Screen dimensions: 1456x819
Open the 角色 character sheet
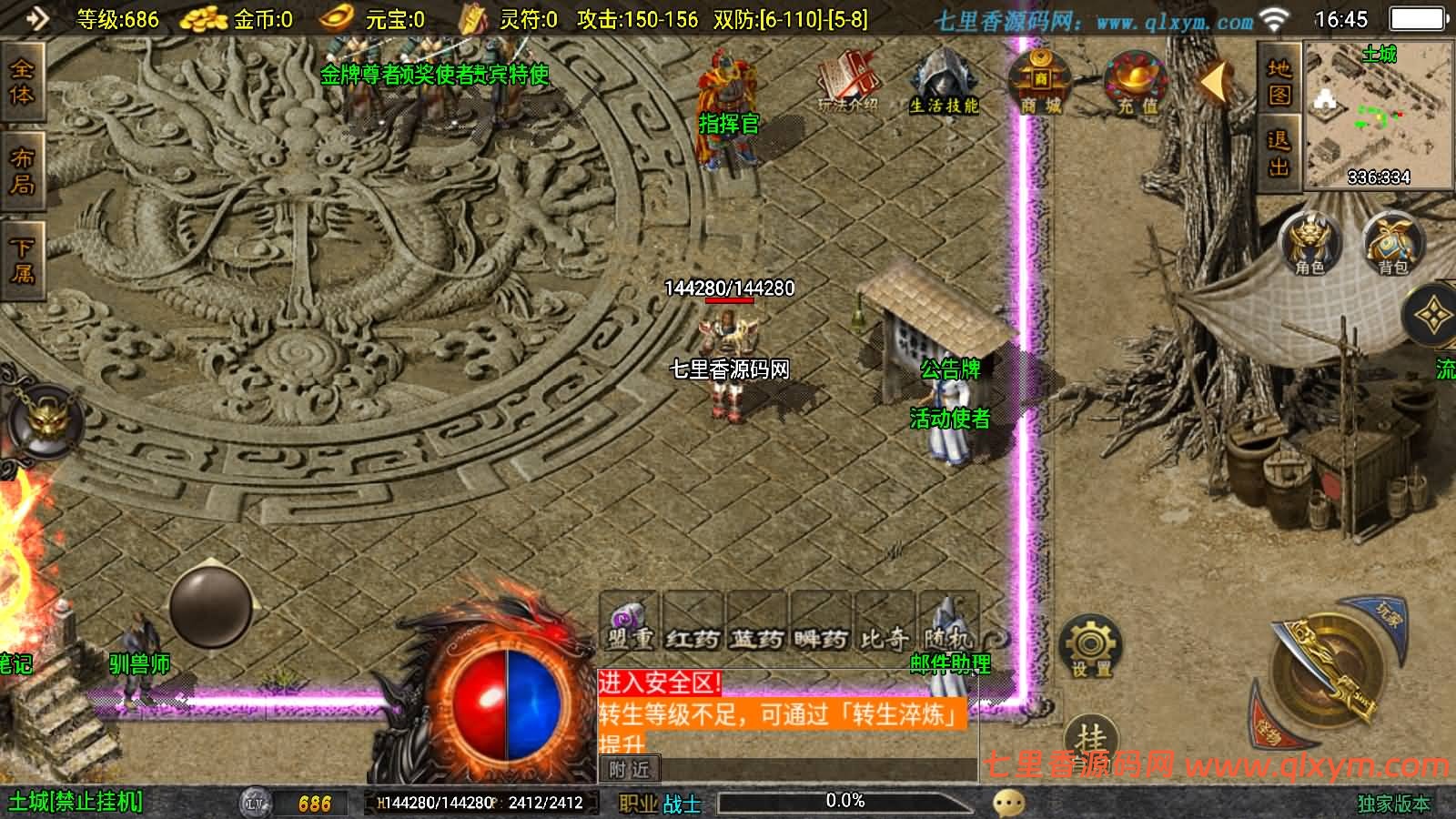coord(1309,243)
